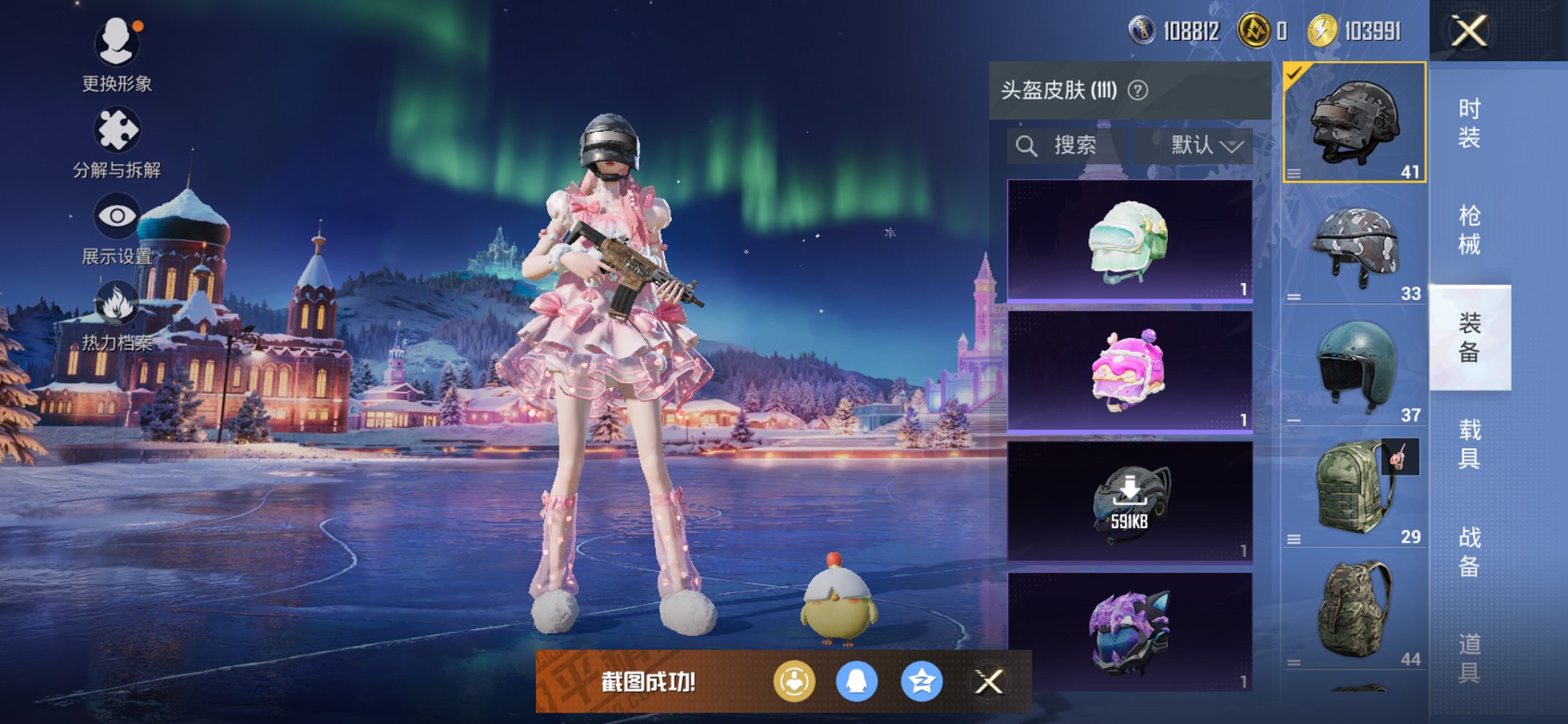Click the magnifier icon in the search bar

tap(1027, 144)
